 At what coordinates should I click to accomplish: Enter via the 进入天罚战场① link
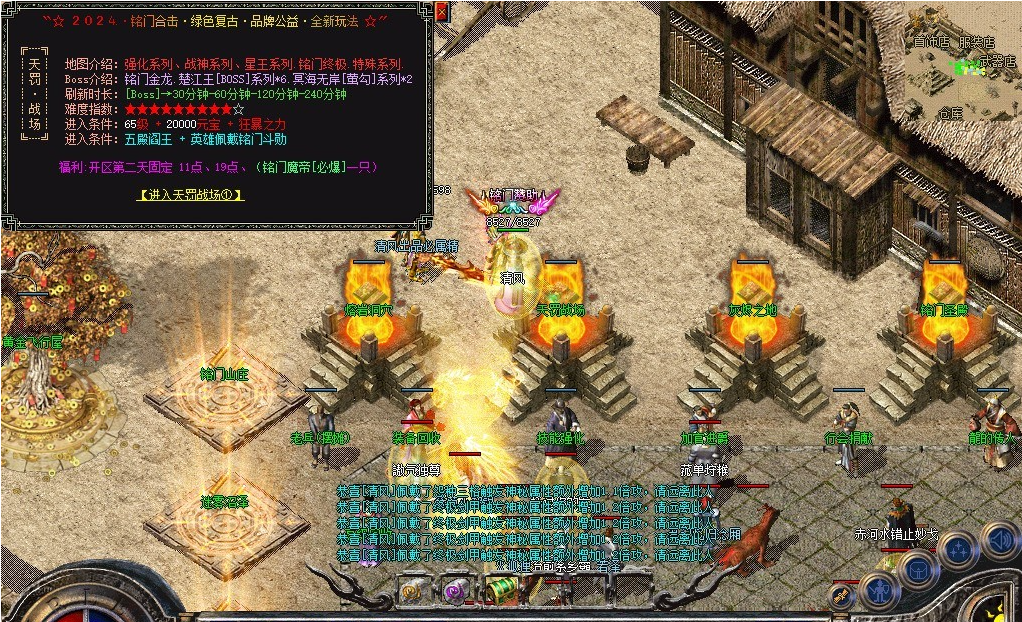click(x=190, y=194)
